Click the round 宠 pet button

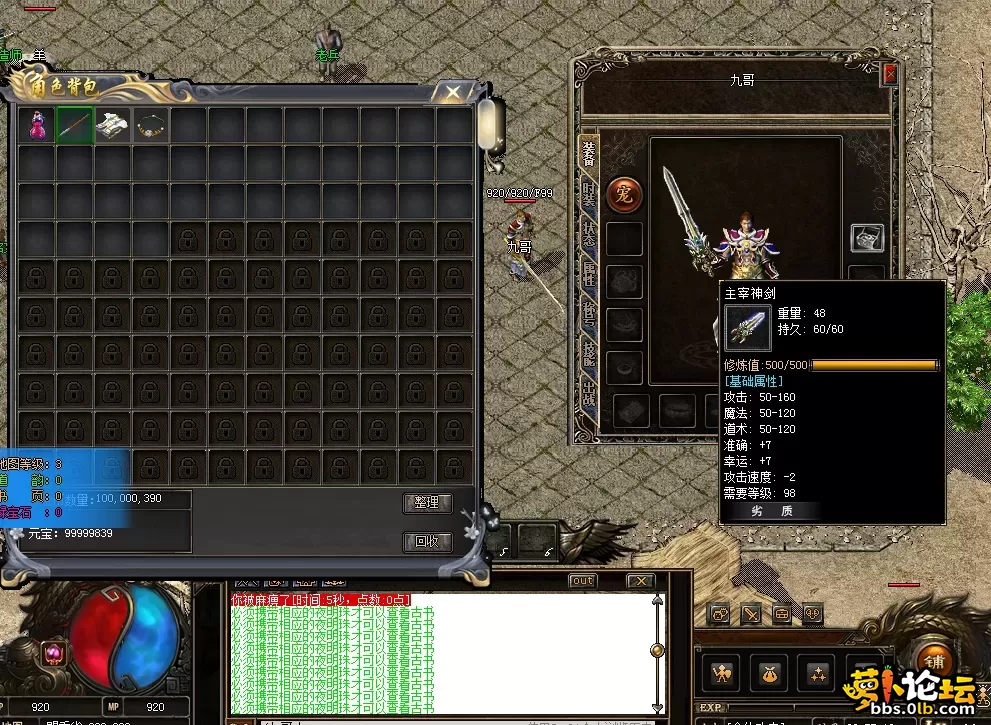pyautogui.click(x=624, y=194)
